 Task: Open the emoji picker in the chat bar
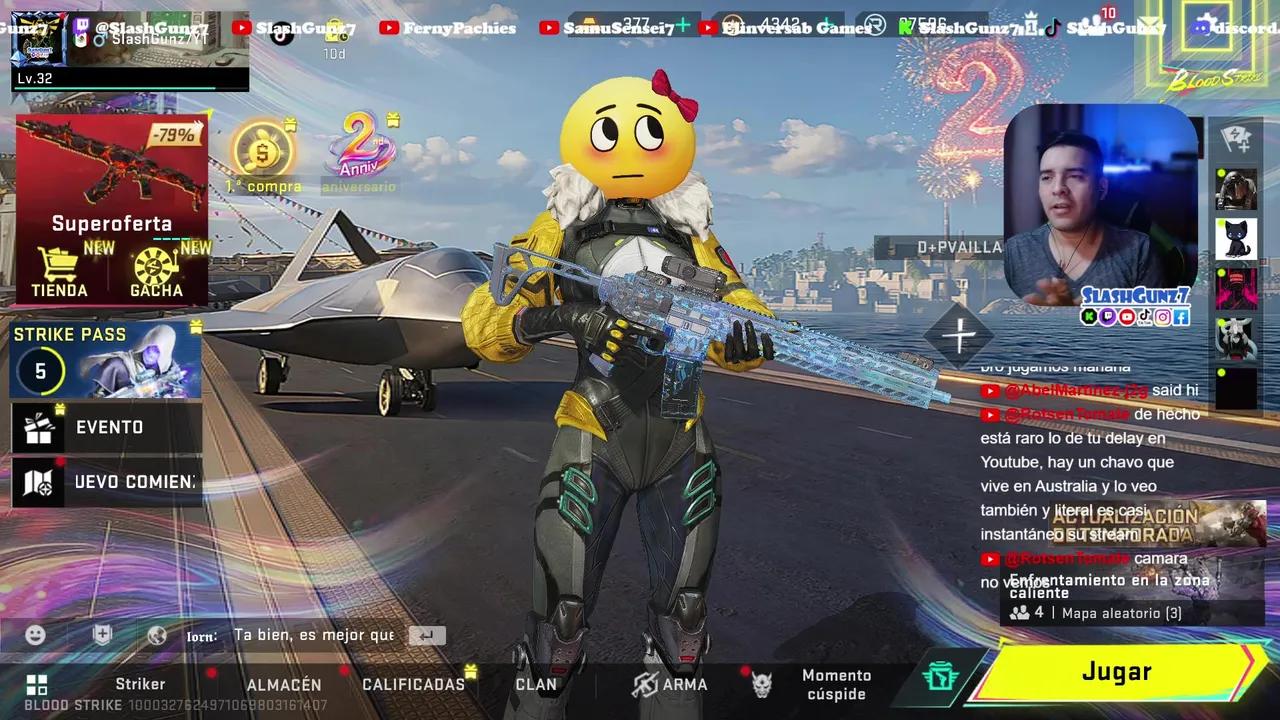click(35, 634)
